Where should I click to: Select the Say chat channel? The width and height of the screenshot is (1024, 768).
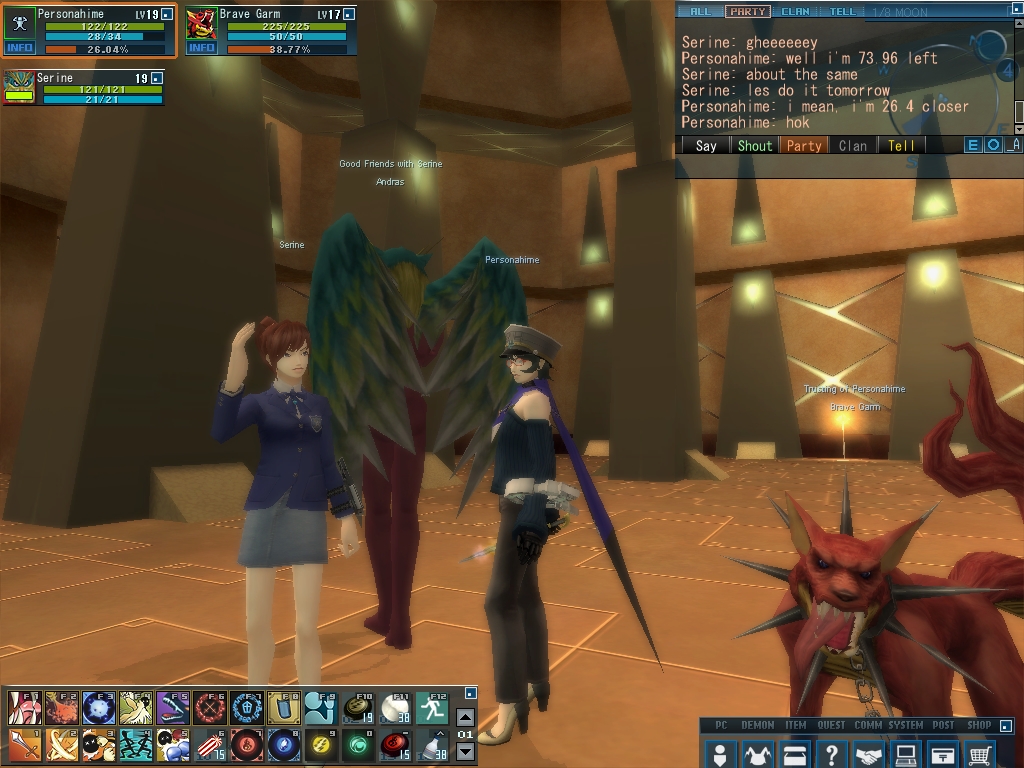click(706, 146)
